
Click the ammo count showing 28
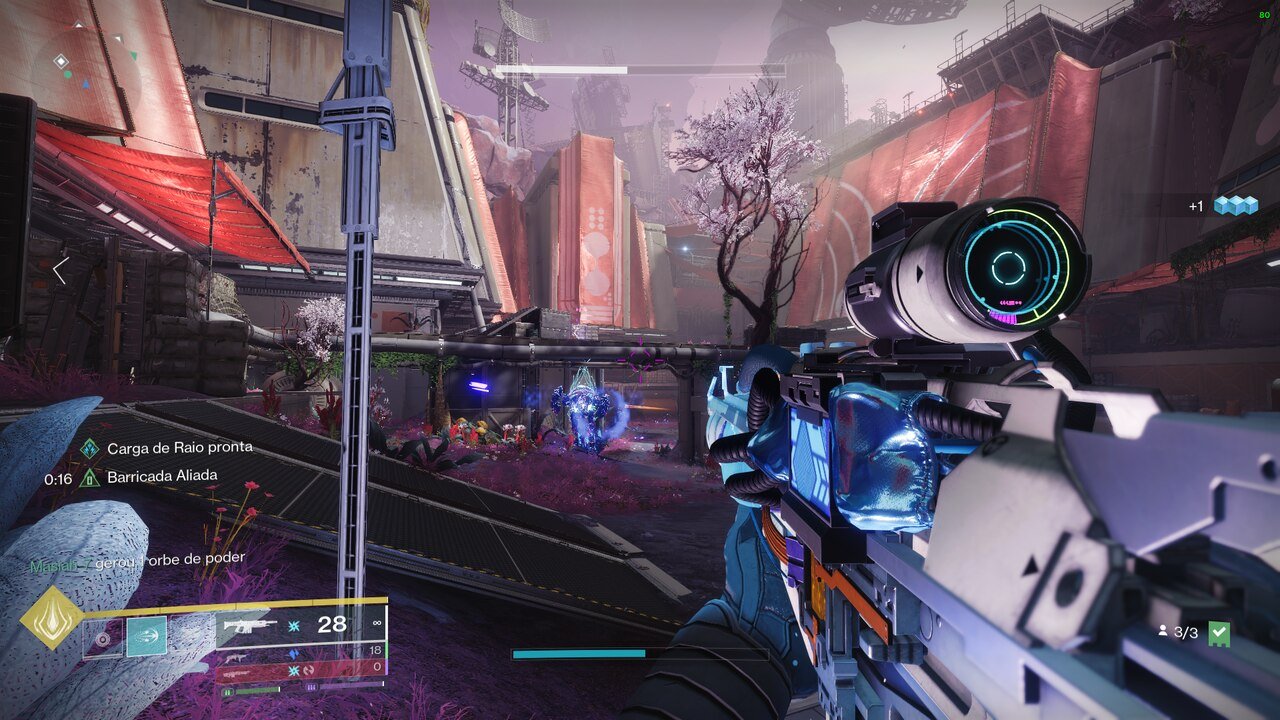332,625
